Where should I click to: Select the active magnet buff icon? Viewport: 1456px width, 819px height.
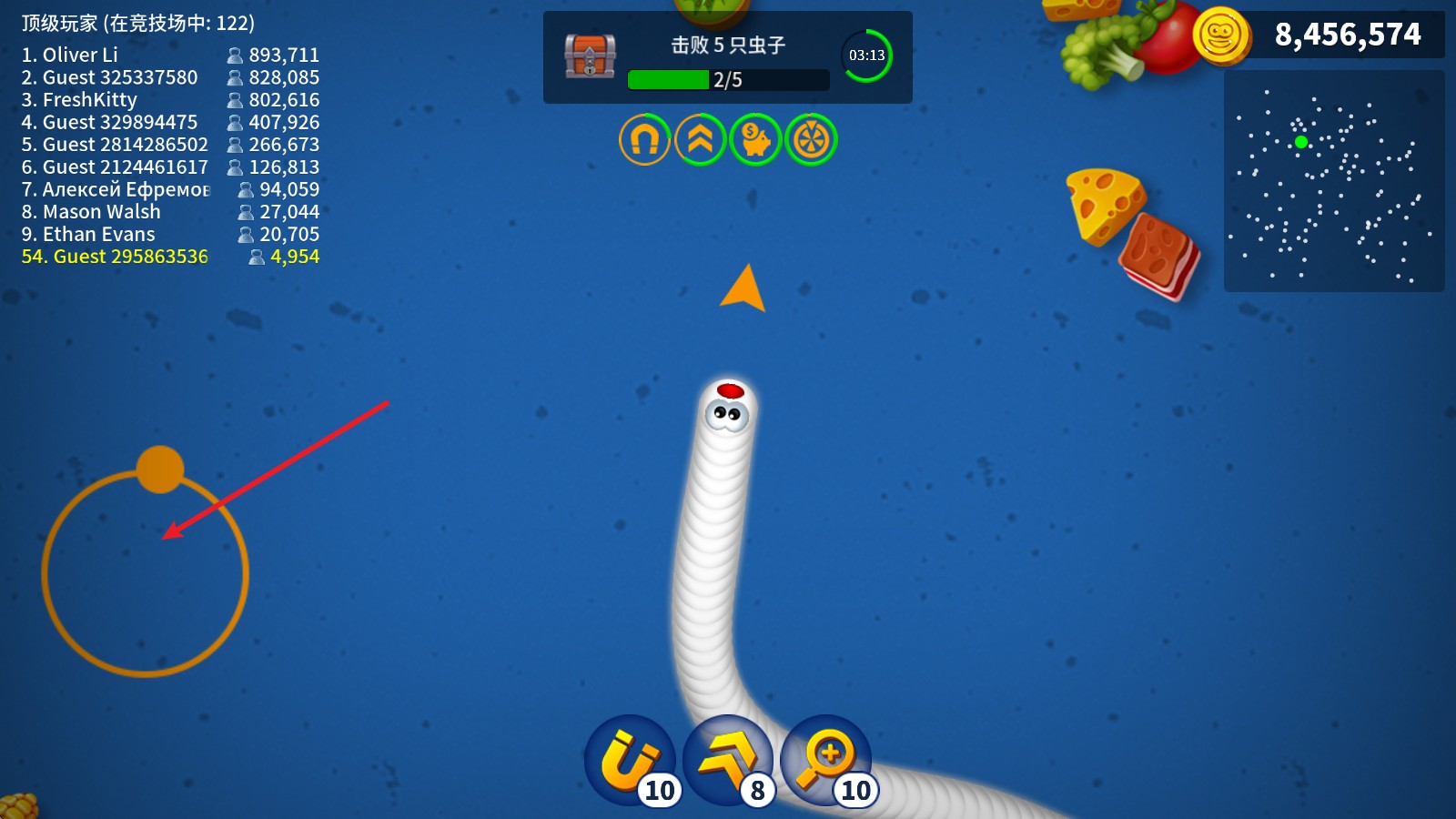[x=644, y=140]
